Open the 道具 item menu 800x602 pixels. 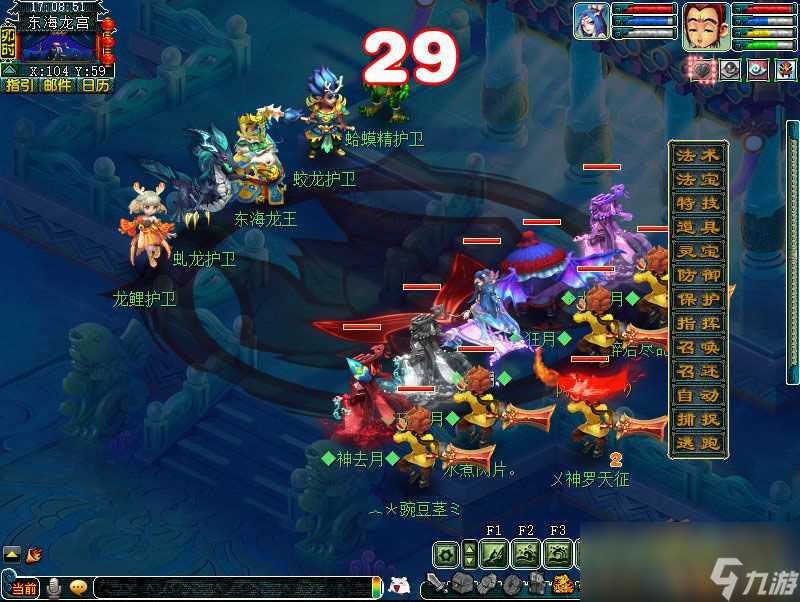tap(698, 228)
